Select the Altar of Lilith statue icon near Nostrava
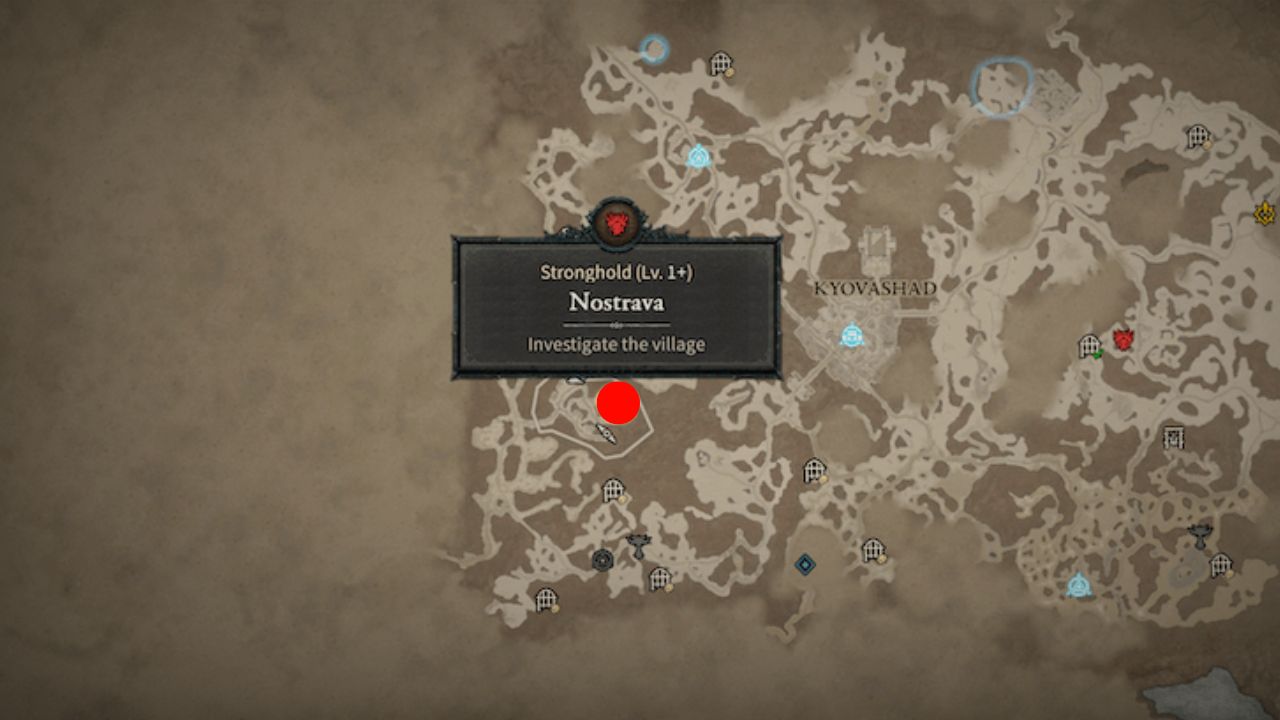Image resolution: width=1280 pixels, height=720 pixels. [x=637, y=545]
